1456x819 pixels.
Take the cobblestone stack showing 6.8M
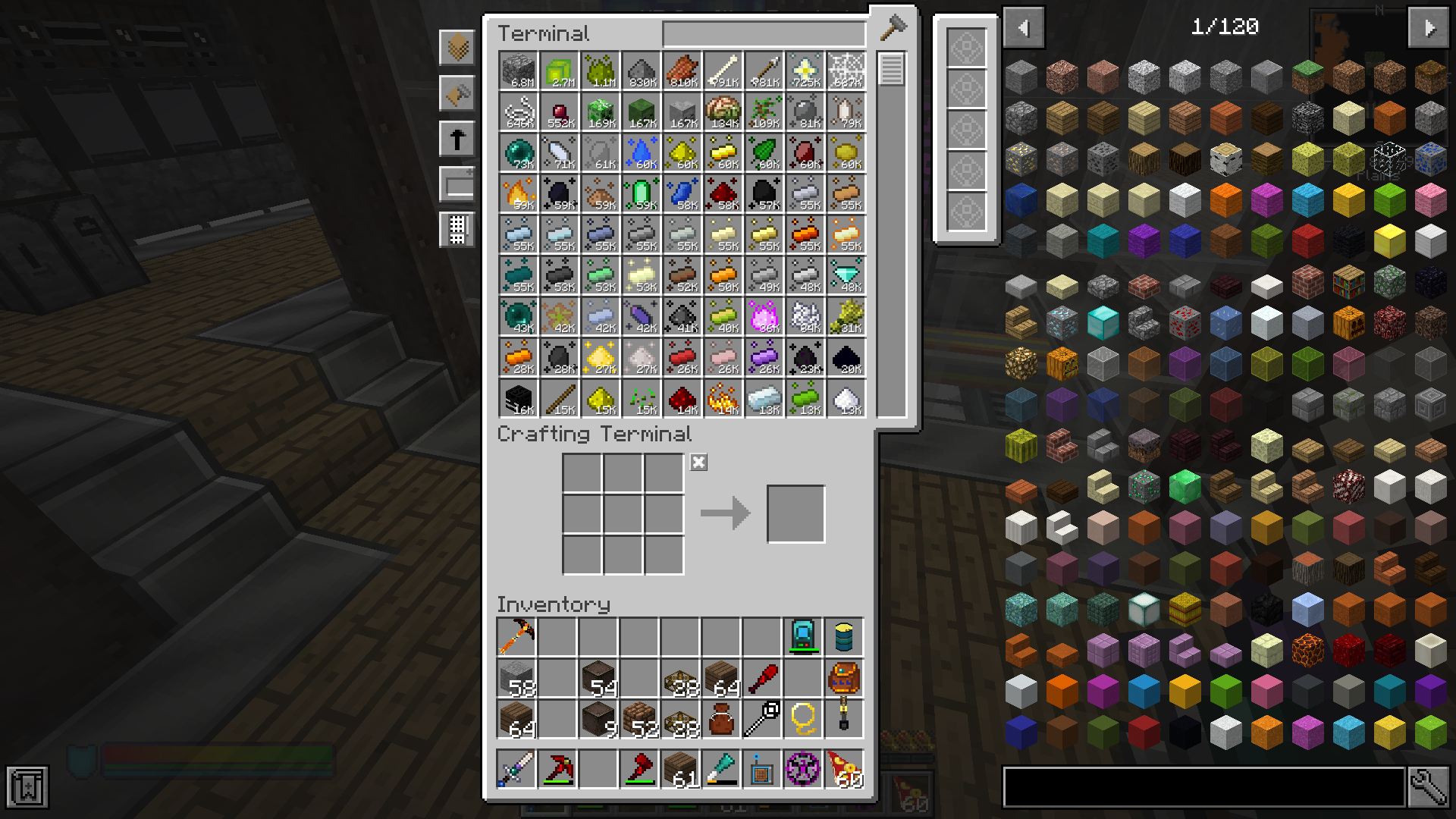(x=519, y=71)
